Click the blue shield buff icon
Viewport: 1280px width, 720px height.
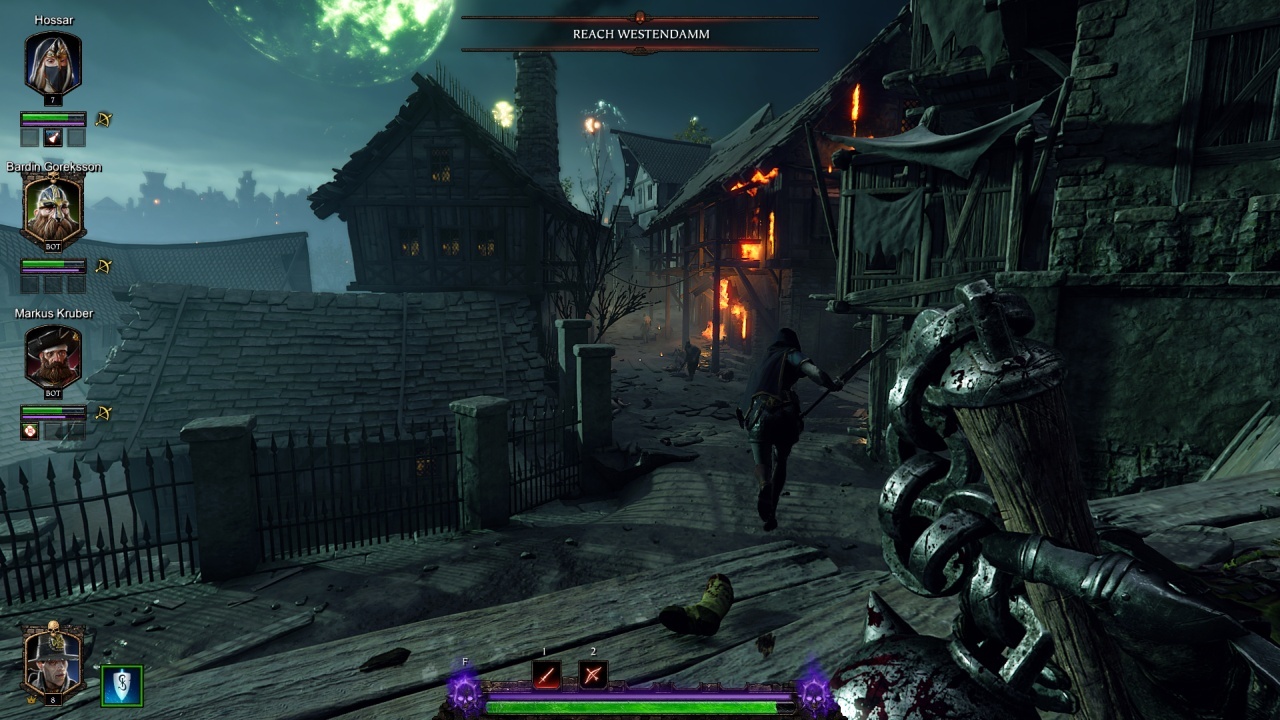[122, 686]
